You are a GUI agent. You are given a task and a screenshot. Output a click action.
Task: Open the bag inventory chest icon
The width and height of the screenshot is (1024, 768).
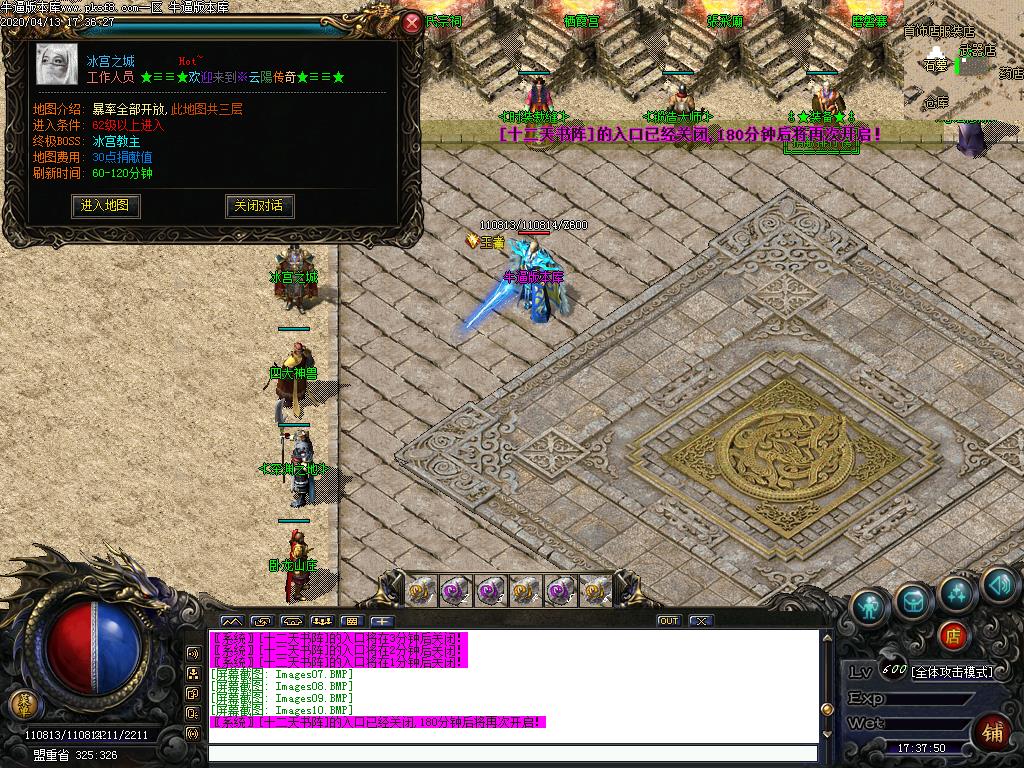(912, 601)
